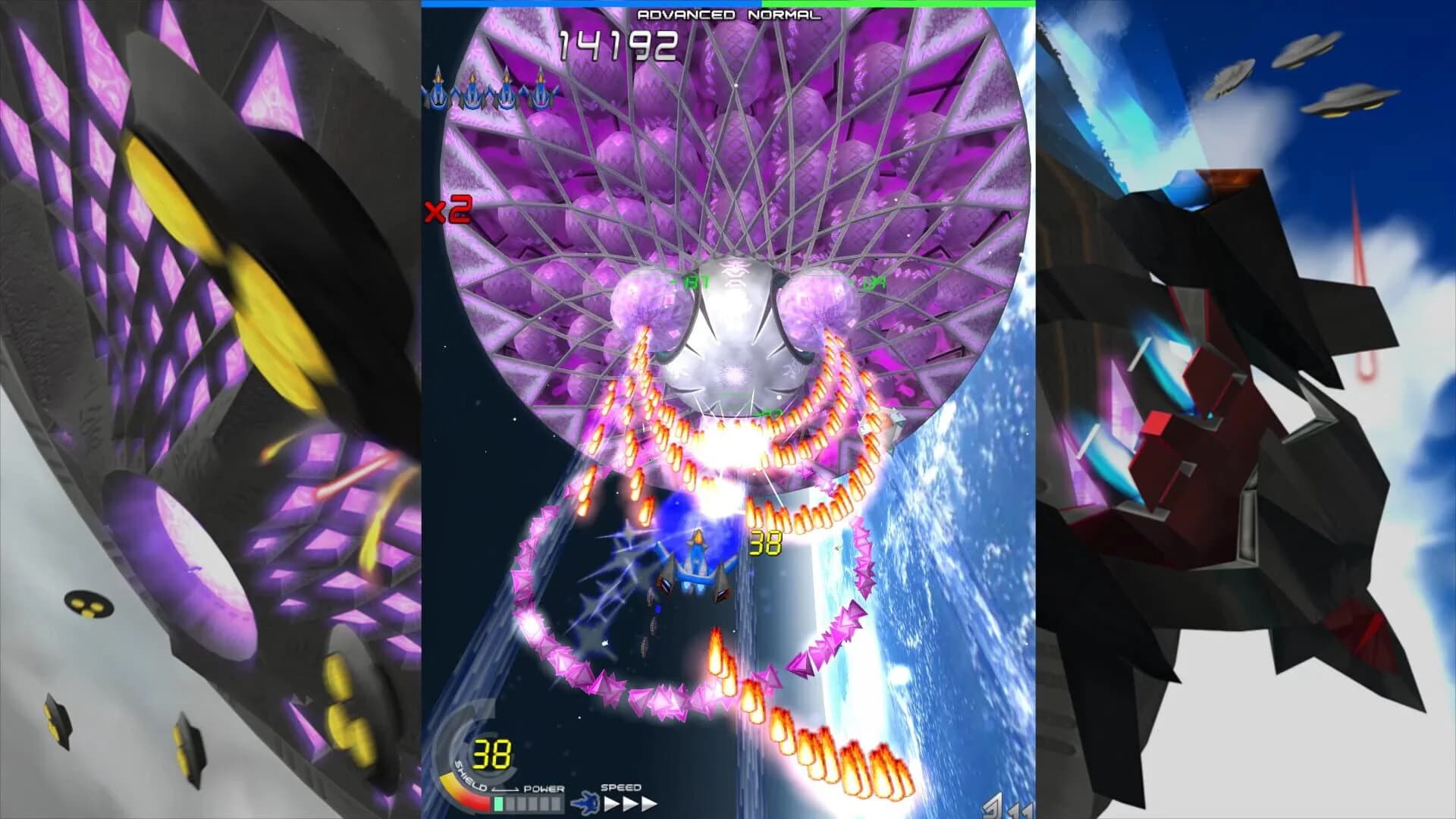Viewport: 1456px width, 819px height.
Task: Click the ADVANCED NORMAL mode label
Action: [727, 14]
